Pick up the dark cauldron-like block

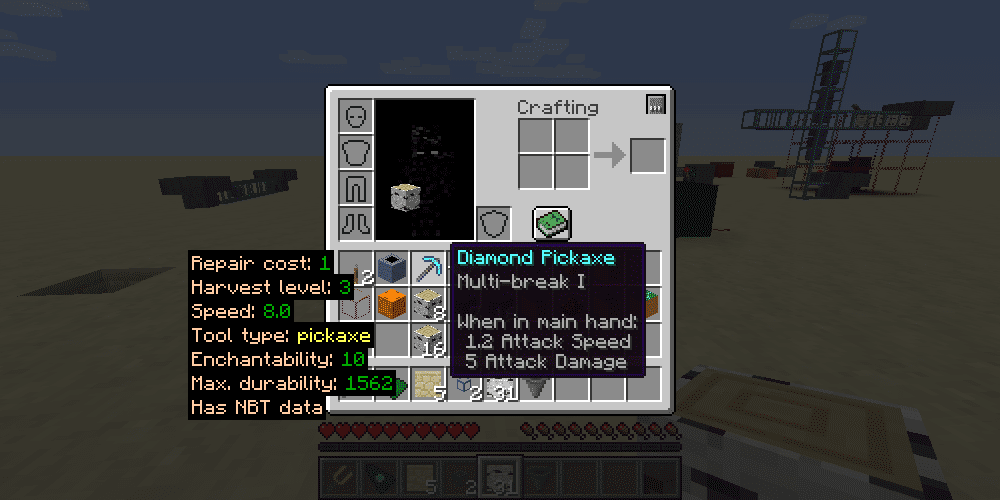391,268
